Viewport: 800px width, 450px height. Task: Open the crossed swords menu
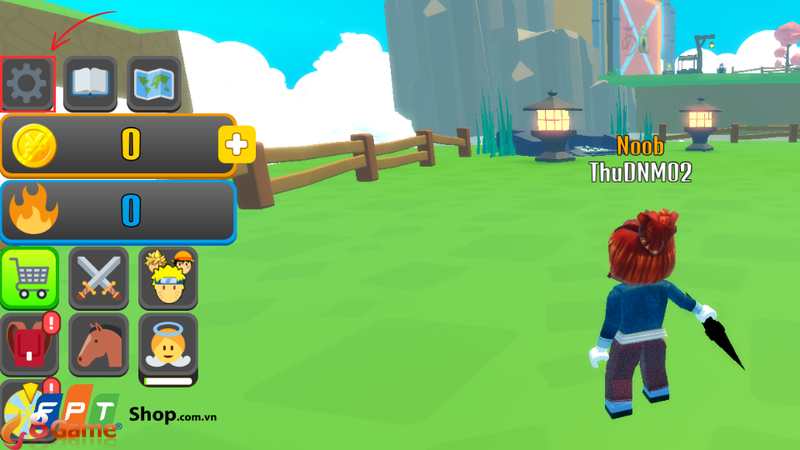[x=98, y=277]
